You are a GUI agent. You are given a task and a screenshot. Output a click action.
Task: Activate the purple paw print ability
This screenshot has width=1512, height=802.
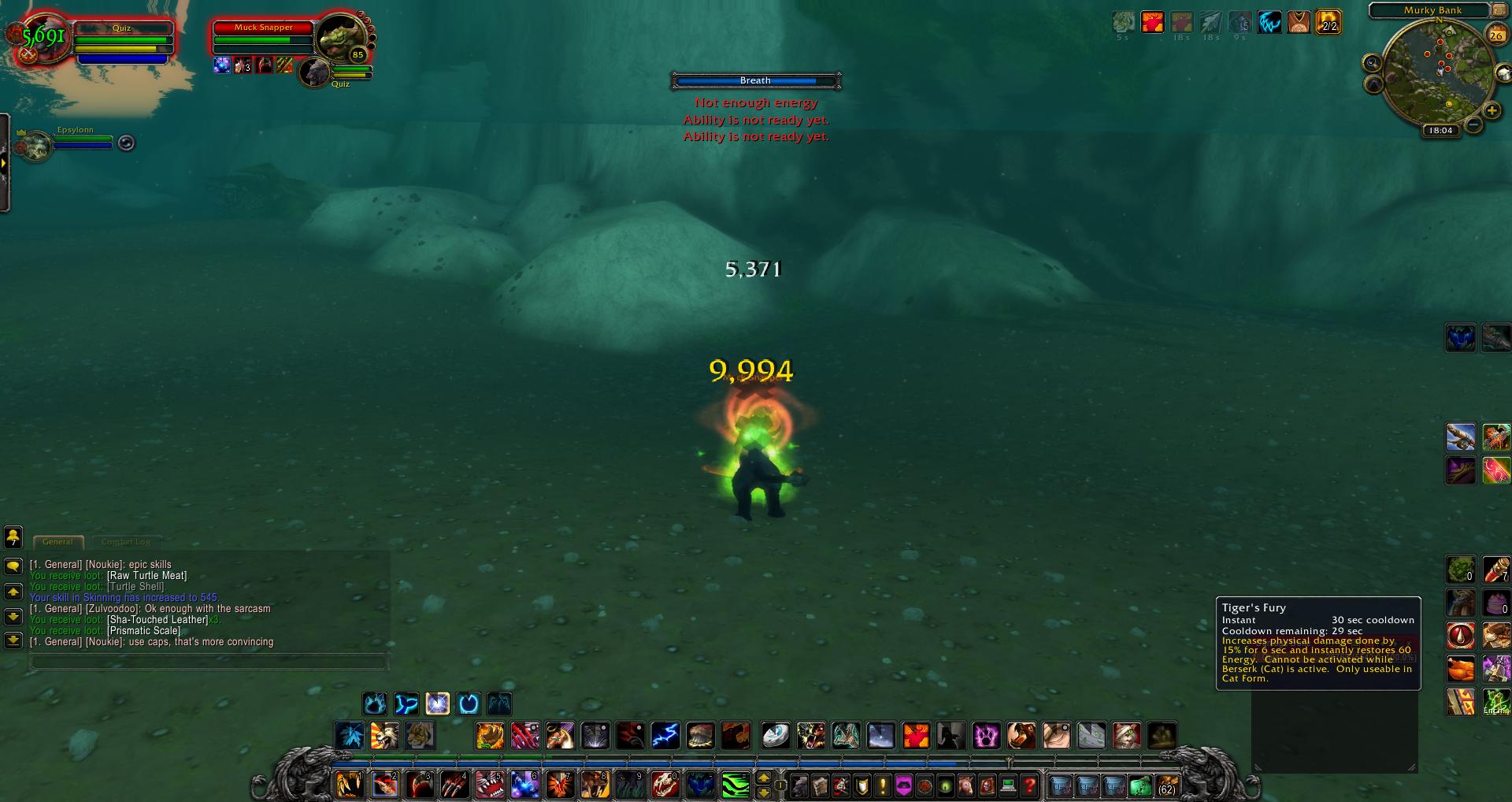pos(986,736)
